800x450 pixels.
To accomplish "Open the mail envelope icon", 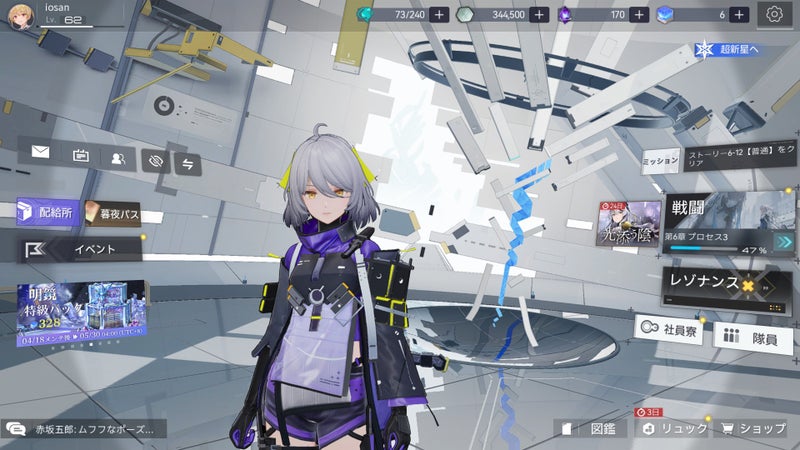I will (x=41, y=153).
